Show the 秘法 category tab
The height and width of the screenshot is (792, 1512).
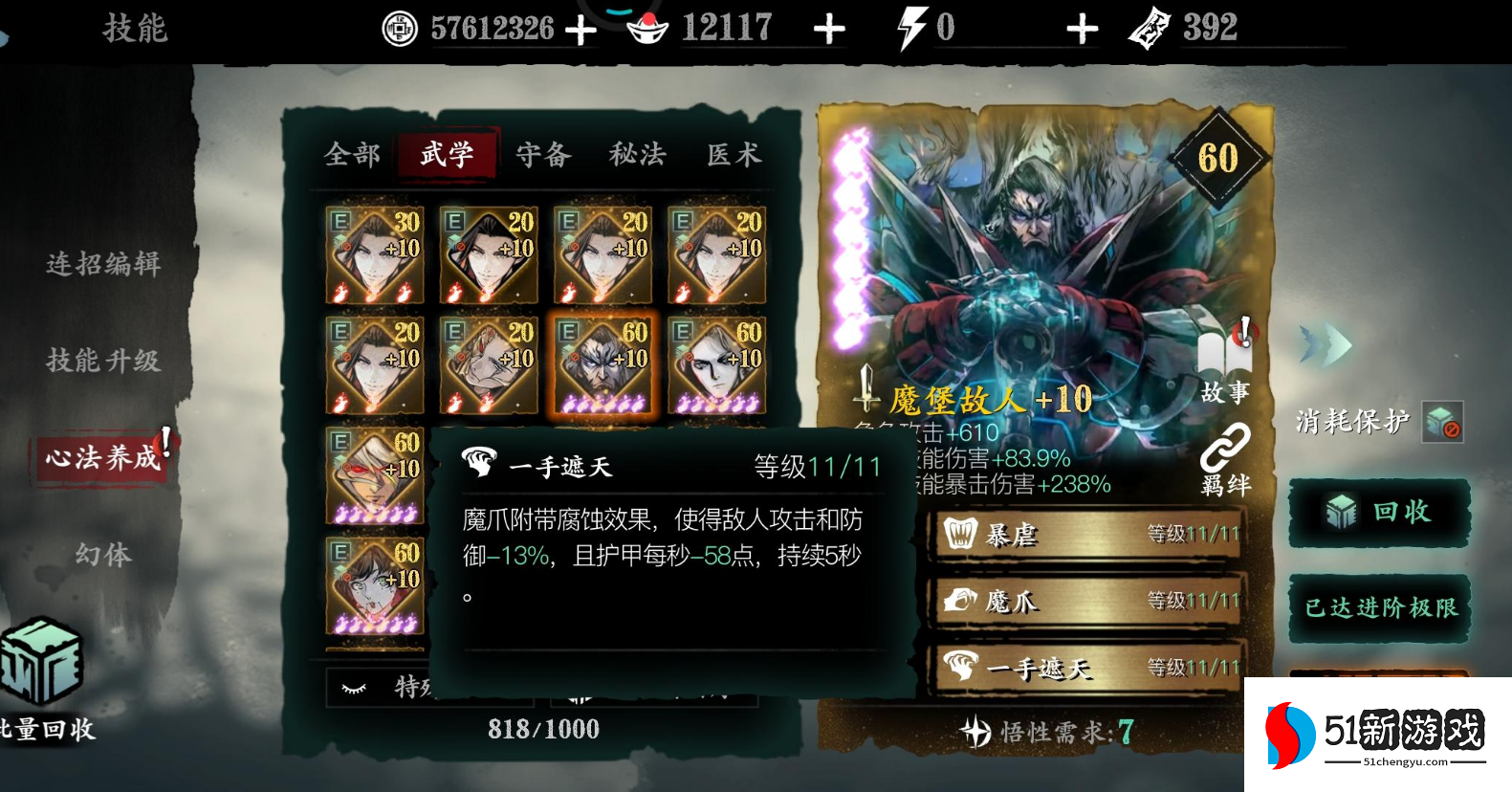pyautogui.click(x=638, y=154)
